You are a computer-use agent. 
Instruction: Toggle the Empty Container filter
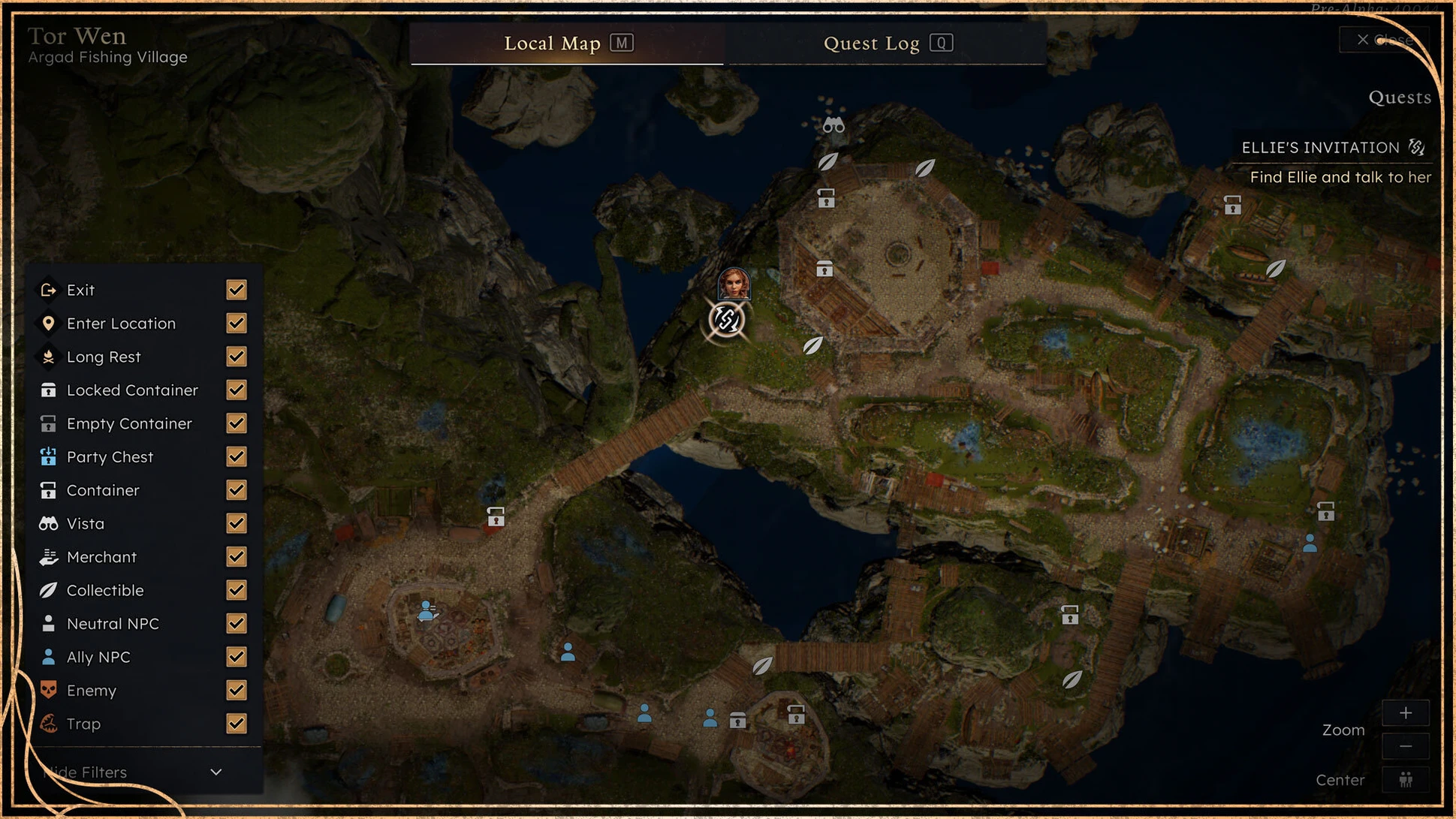click(237, 423)
